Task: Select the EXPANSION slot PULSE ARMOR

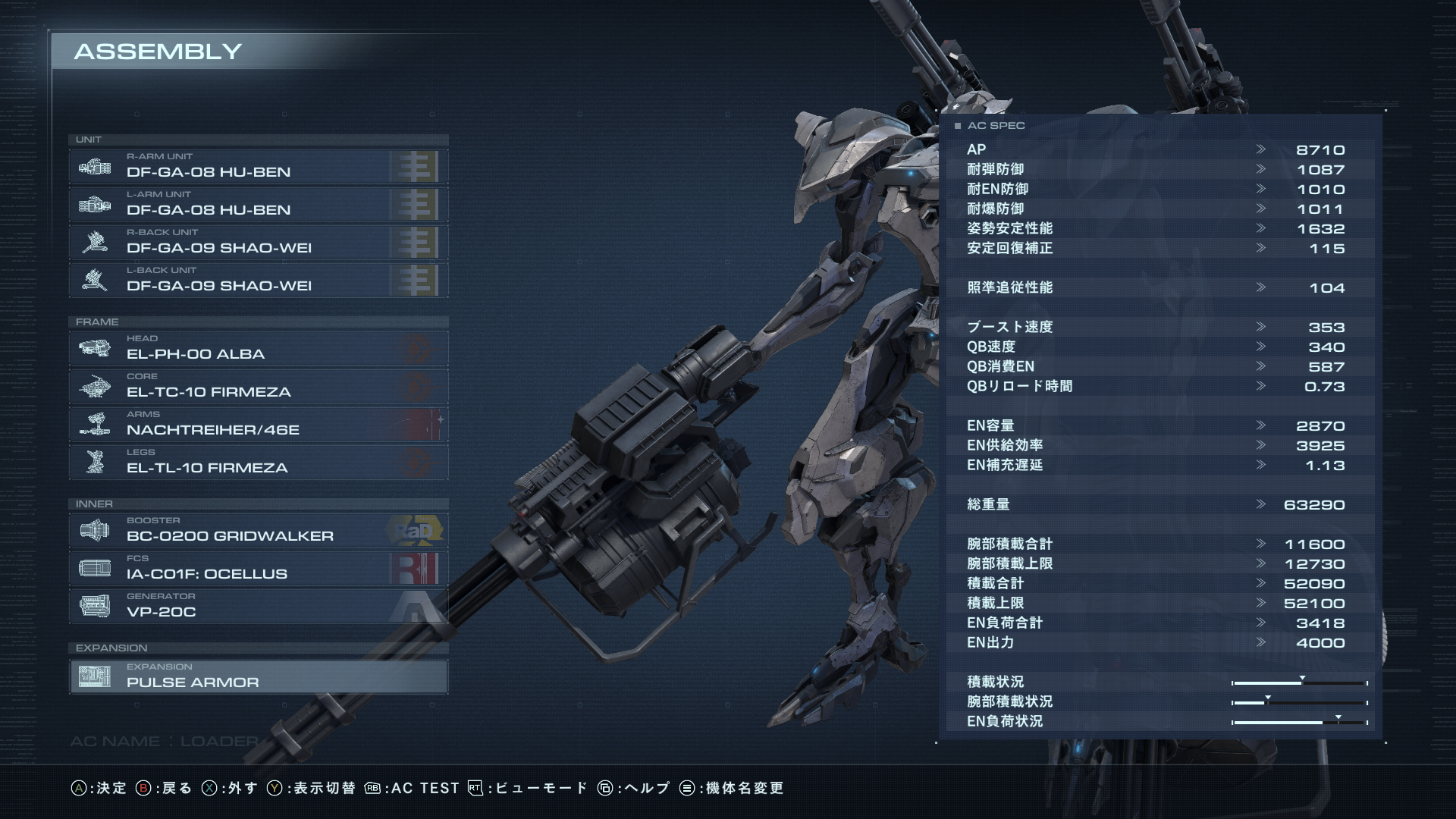Action: 258,676
